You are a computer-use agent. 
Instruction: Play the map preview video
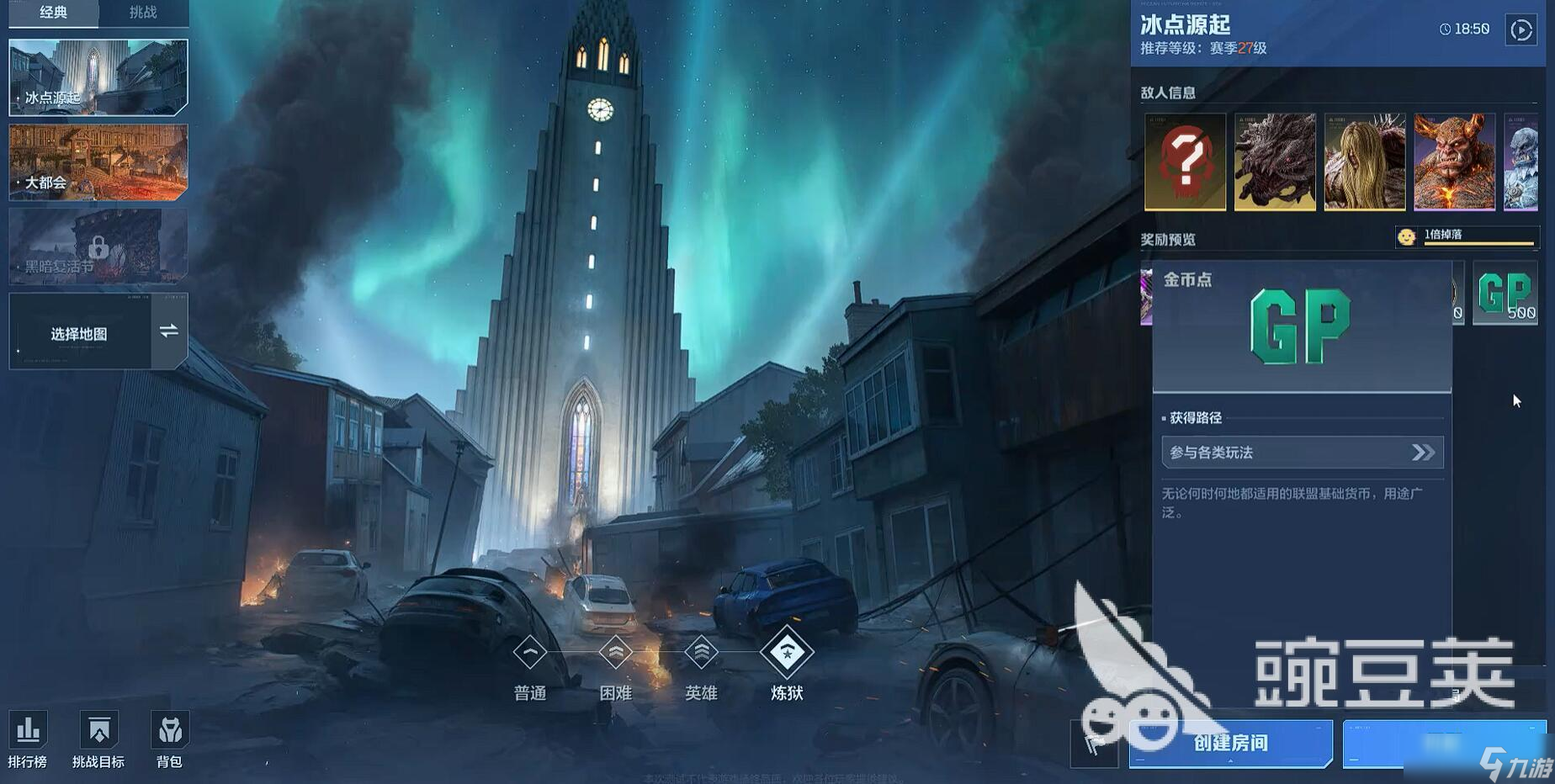tap(1521, 30)
